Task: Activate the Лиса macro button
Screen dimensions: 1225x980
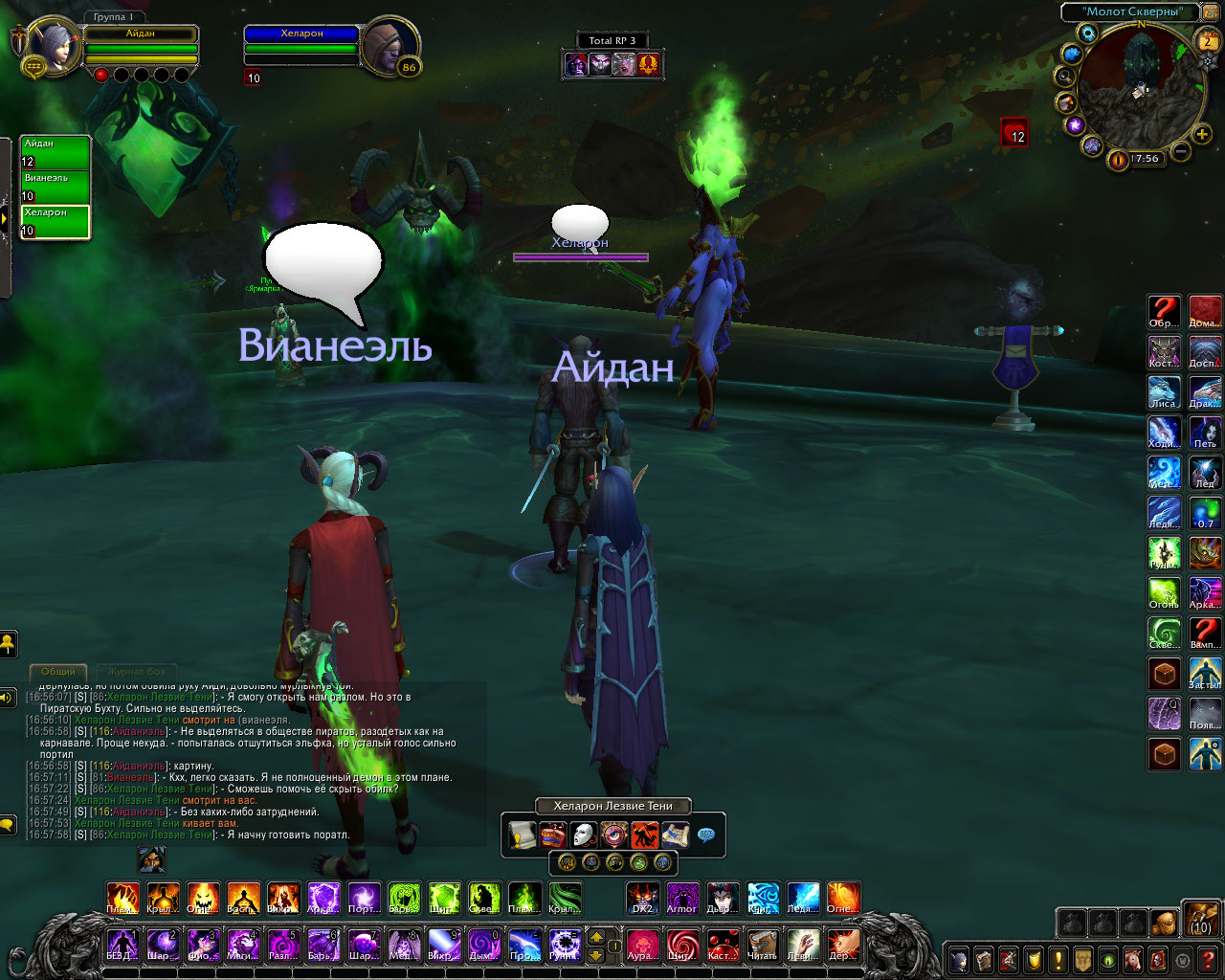Action: coord(1164,392)
